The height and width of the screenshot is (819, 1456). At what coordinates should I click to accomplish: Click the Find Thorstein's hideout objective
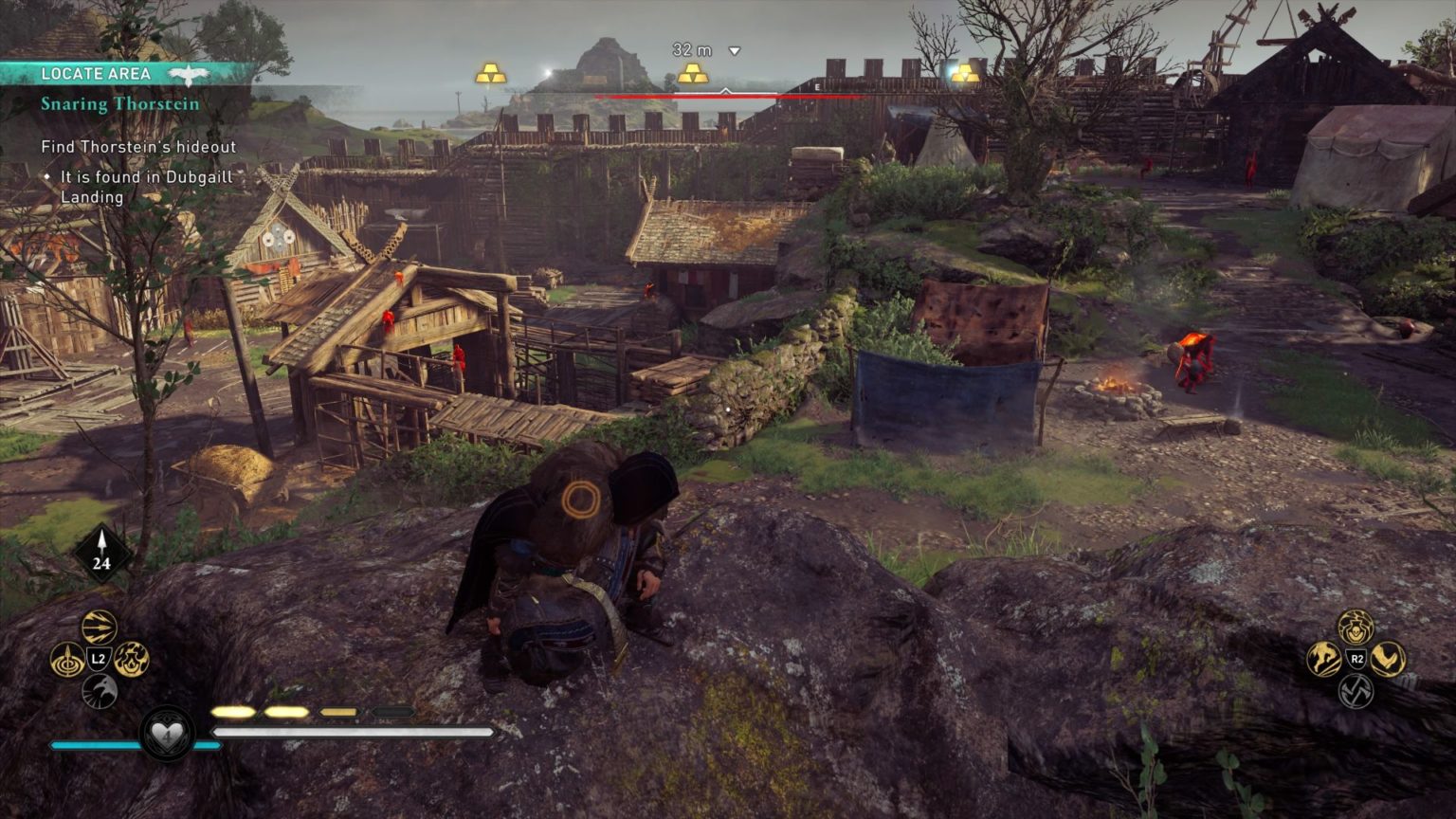click(138, 148)
